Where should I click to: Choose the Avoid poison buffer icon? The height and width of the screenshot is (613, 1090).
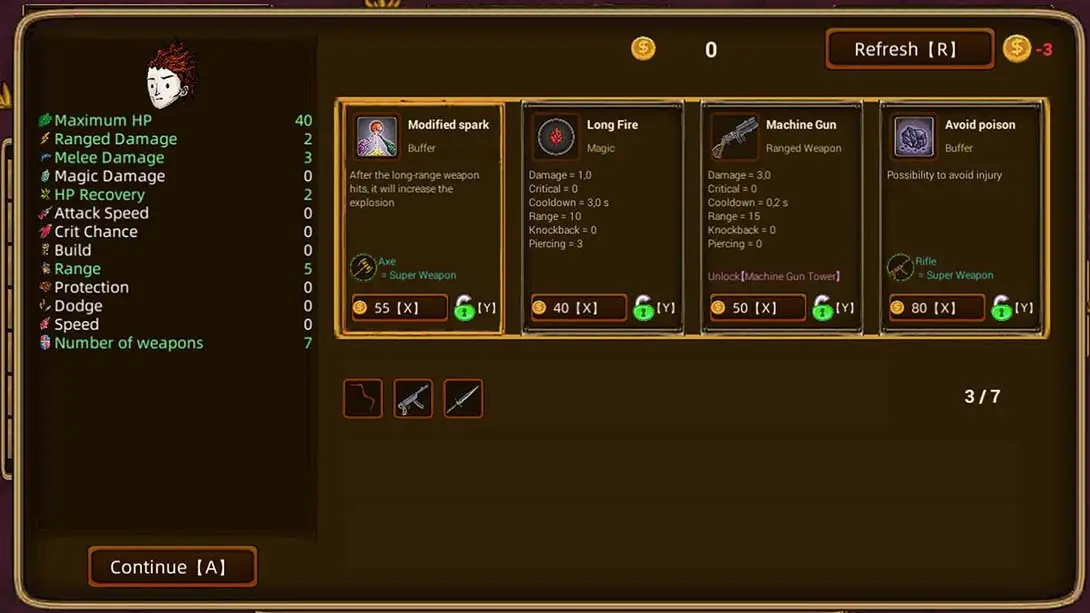[913, 137]
